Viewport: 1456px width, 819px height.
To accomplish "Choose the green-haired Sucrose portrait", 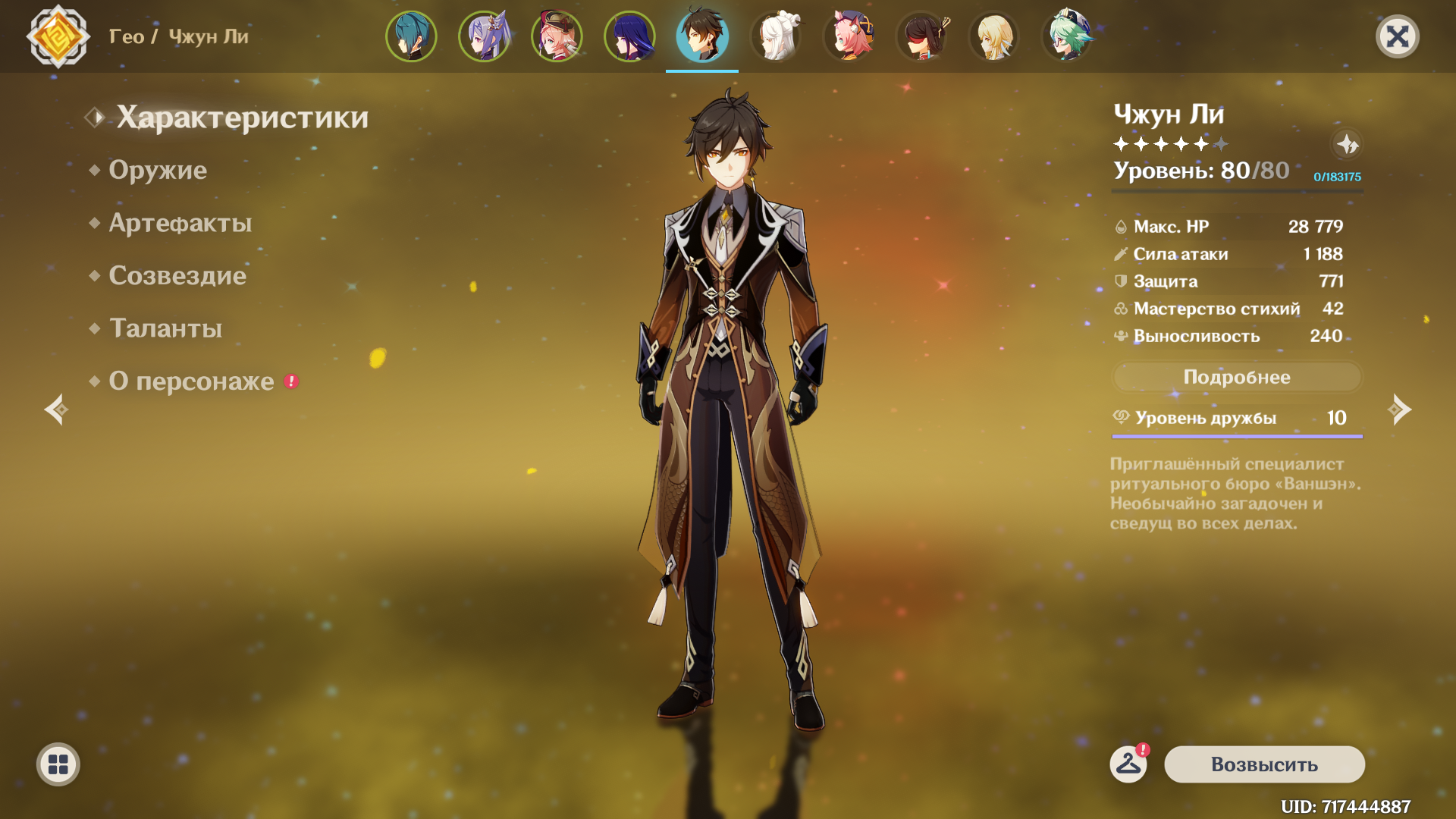I will pyautogui.click(x=1066, y=36).
